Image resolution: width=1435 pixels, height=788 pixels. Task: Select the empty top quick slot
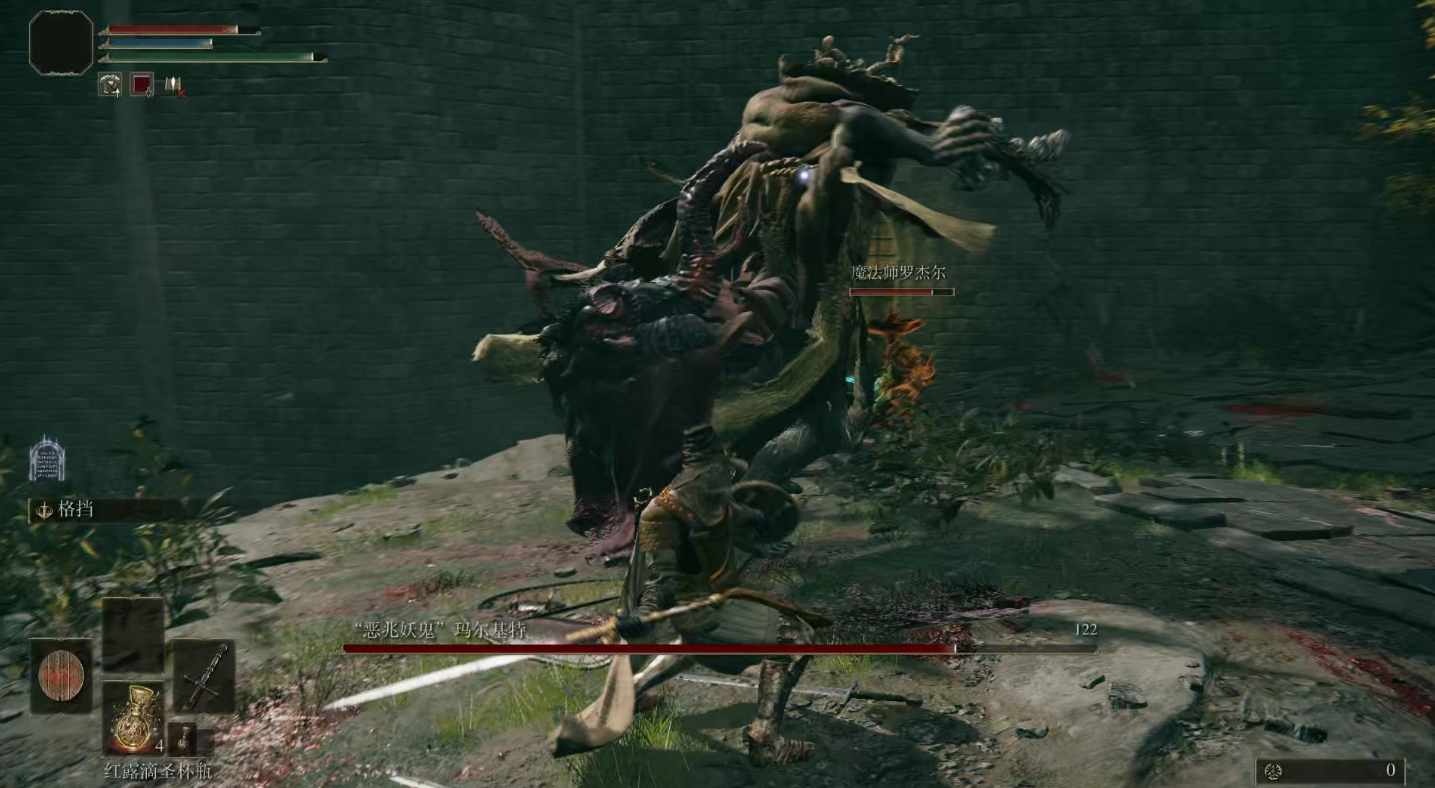[x=132, y=634]
